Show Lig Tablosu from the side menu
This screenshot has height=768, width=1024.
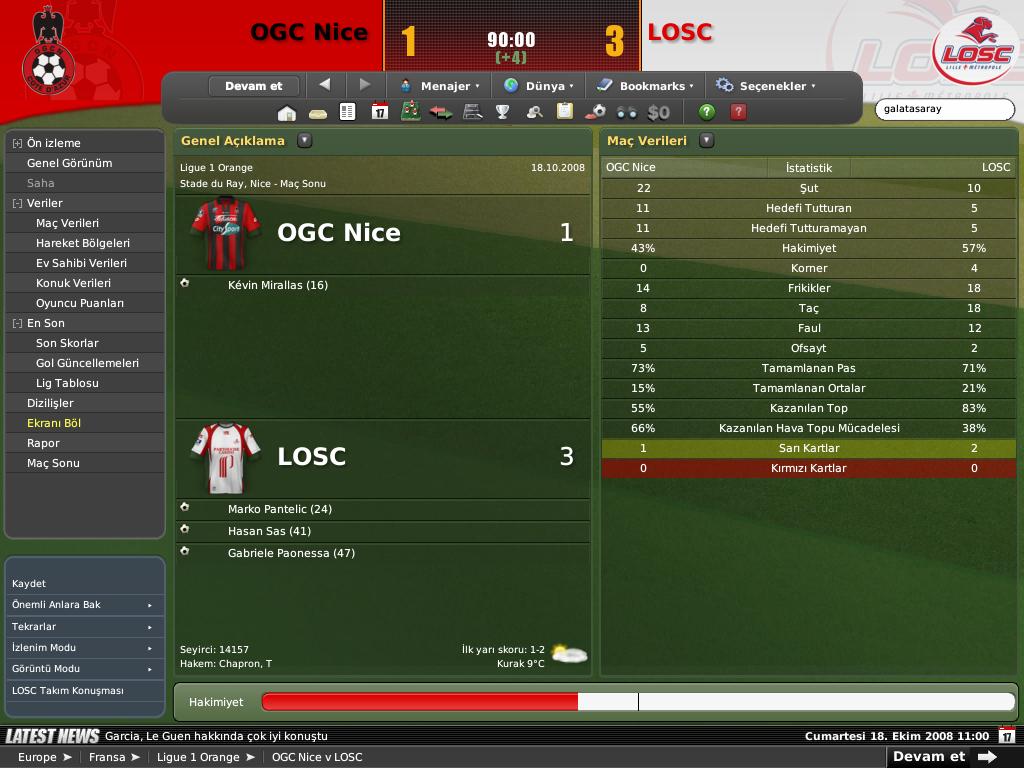pyautogui.click(x=67, y=383)
